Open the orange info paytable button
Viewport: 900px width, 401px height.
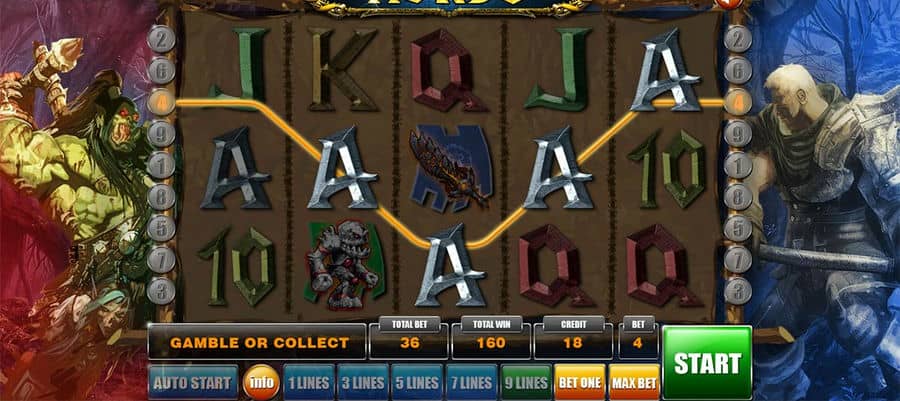pos(261,382)
